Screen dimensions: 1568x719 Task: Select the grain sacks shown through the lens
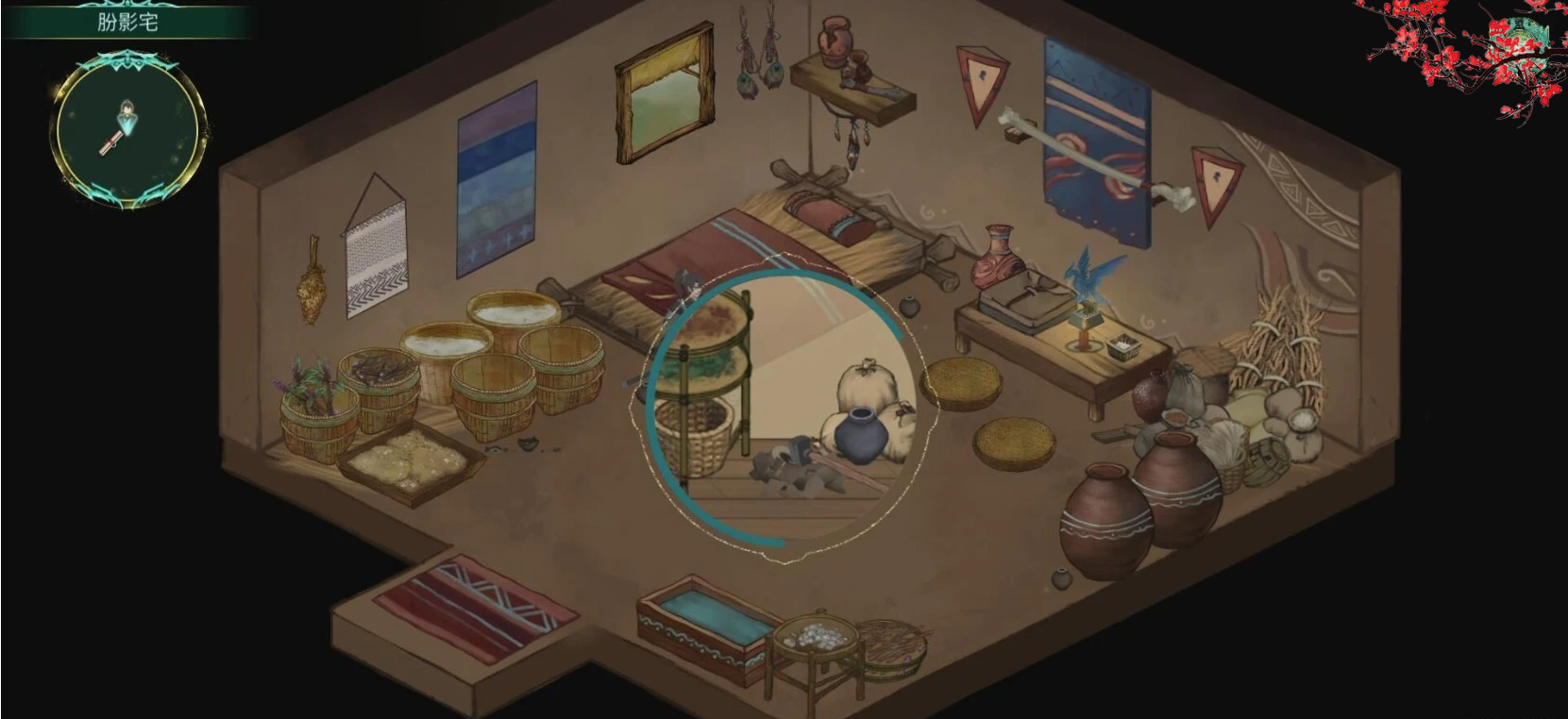pos(867,382)
